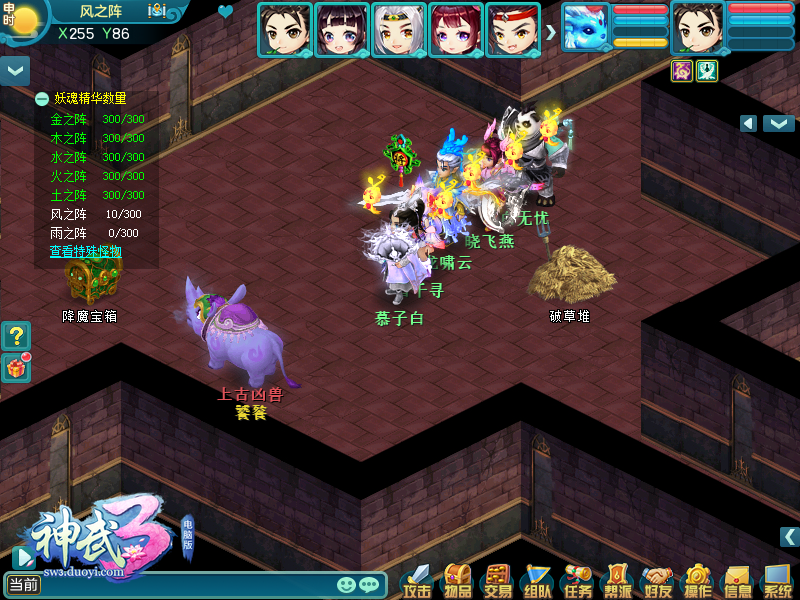This screenshot has height=600, width=800.
Task: Select the blue dragon pet portrait
Action: [x=585, y=28]
